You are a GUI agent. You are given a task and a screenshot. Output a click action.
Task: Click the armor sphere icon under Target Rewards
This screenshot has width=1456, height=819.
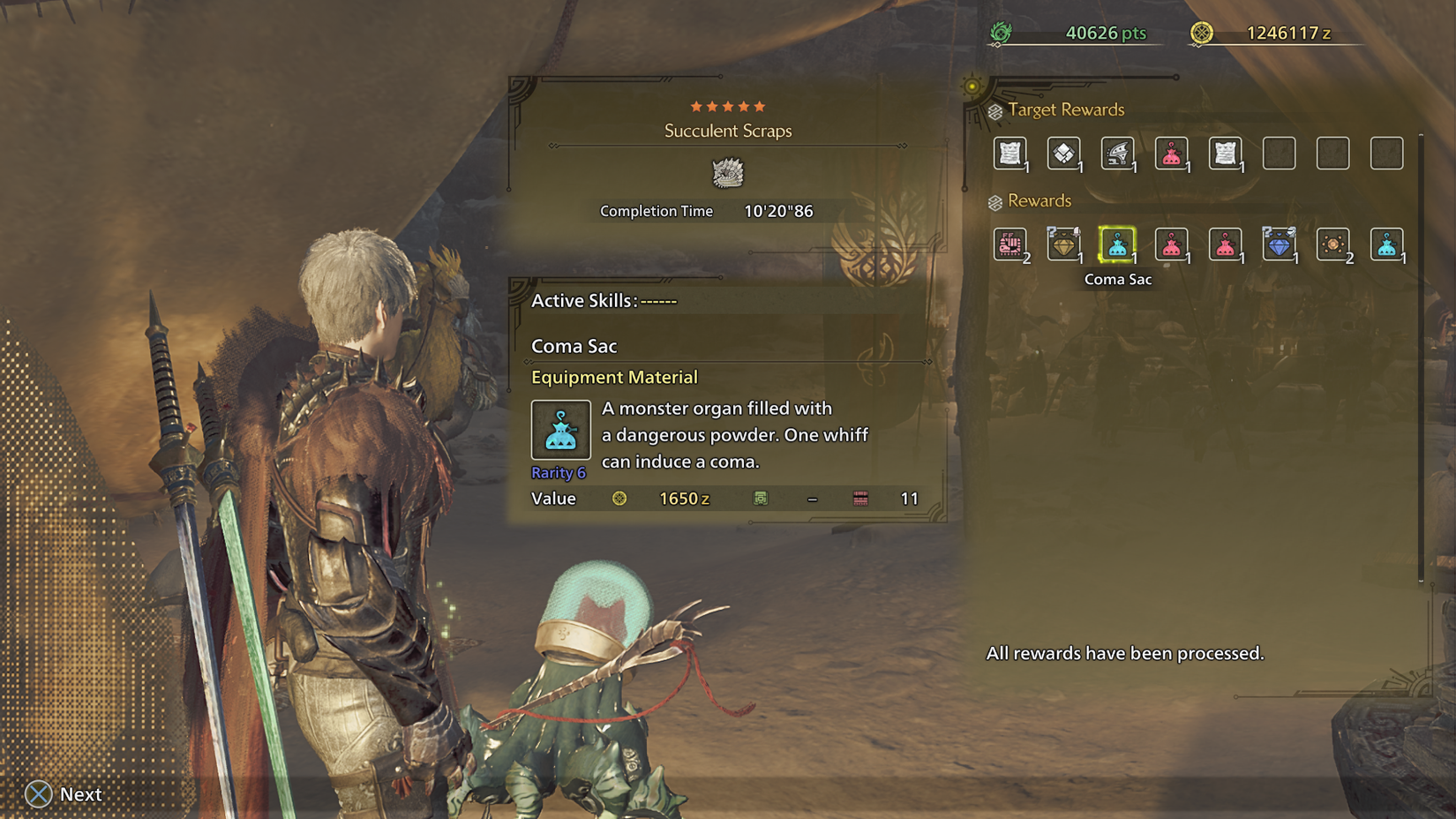pyautogui.click(x=1065, y=152)
